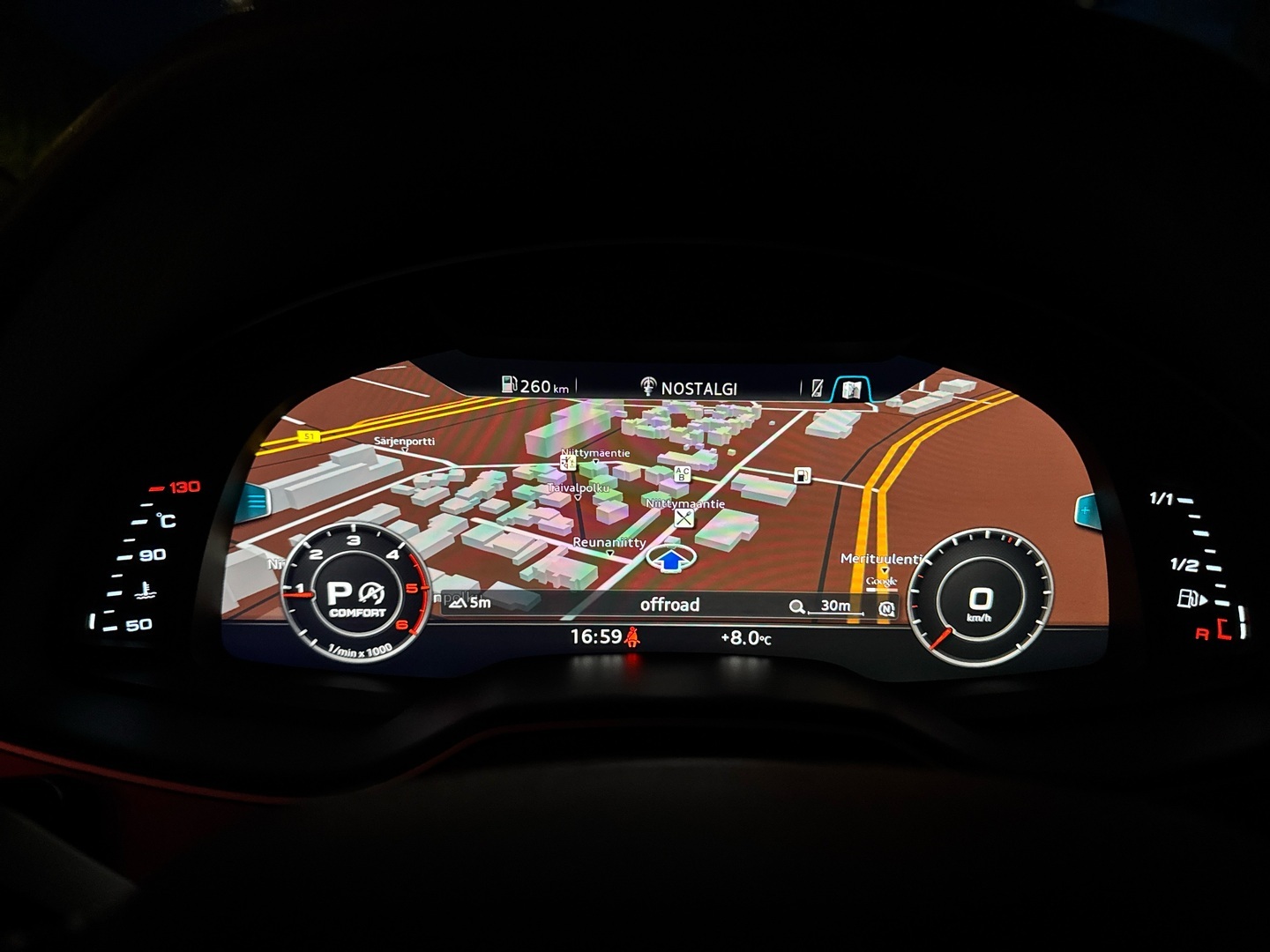Open the phone tab
Screen dimensions: 1270x952
click(x=817, y=389)
